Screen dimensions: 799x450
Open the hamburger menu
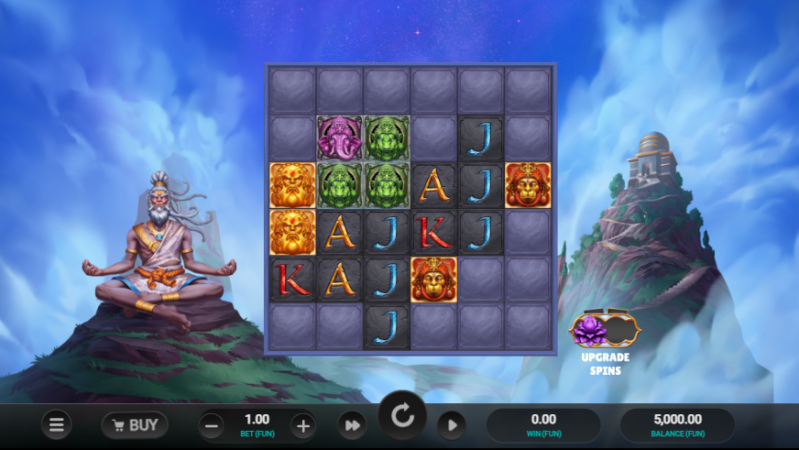tap(56, 425)
